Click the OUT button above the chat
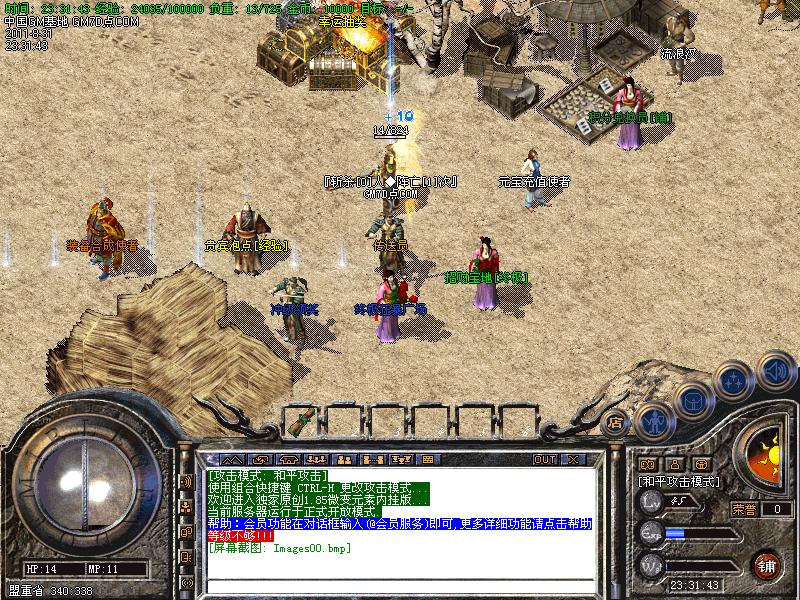800x600 pixels. (544, 460)
